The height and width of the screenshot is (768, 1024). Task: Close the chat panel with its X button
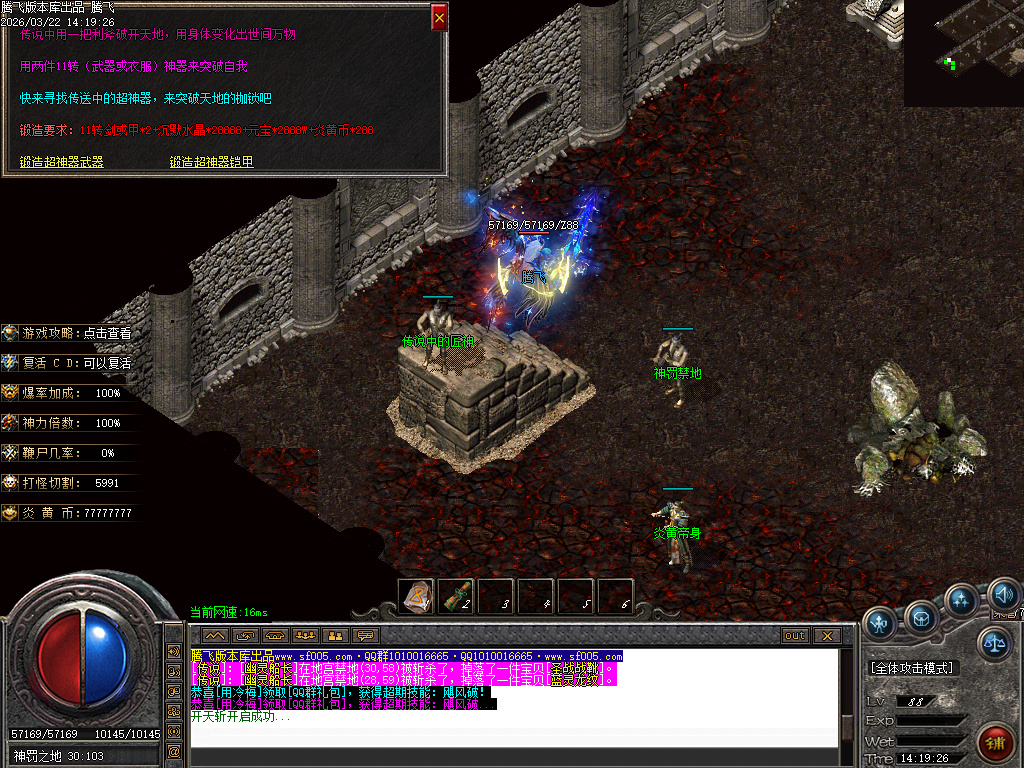pos(826,635)
